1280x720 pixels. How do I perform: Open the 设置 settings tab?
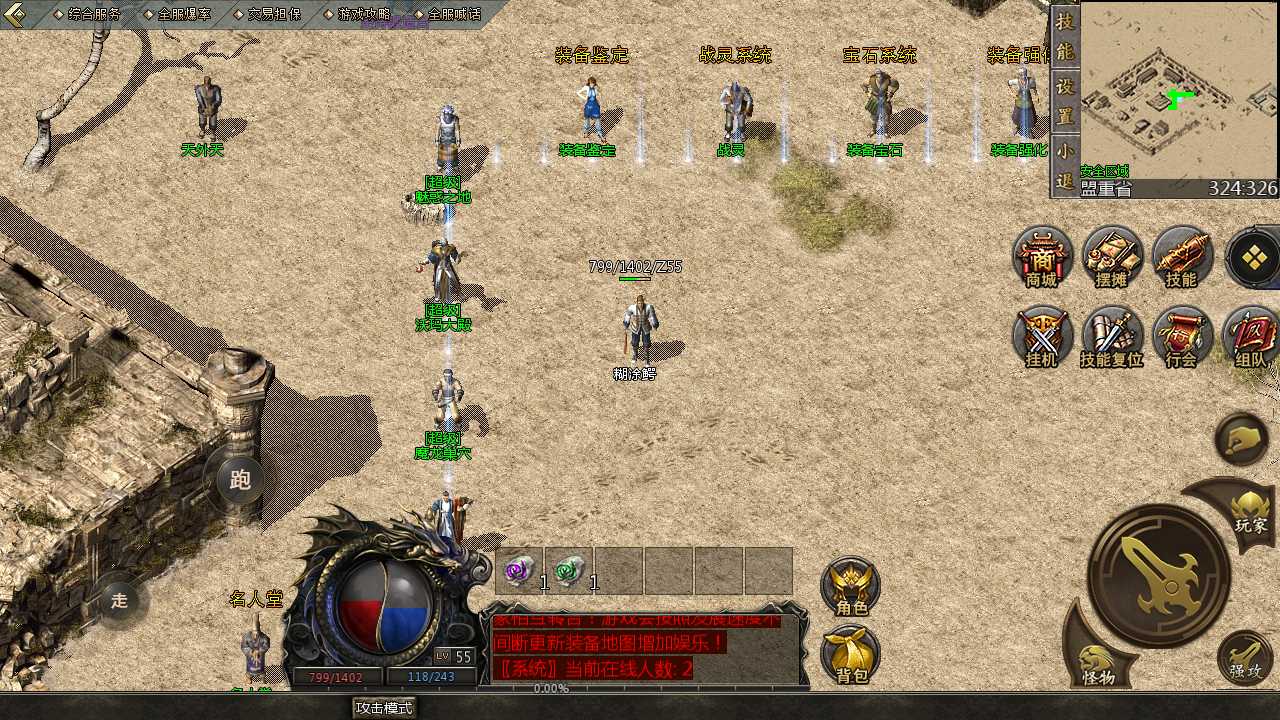1065,102
